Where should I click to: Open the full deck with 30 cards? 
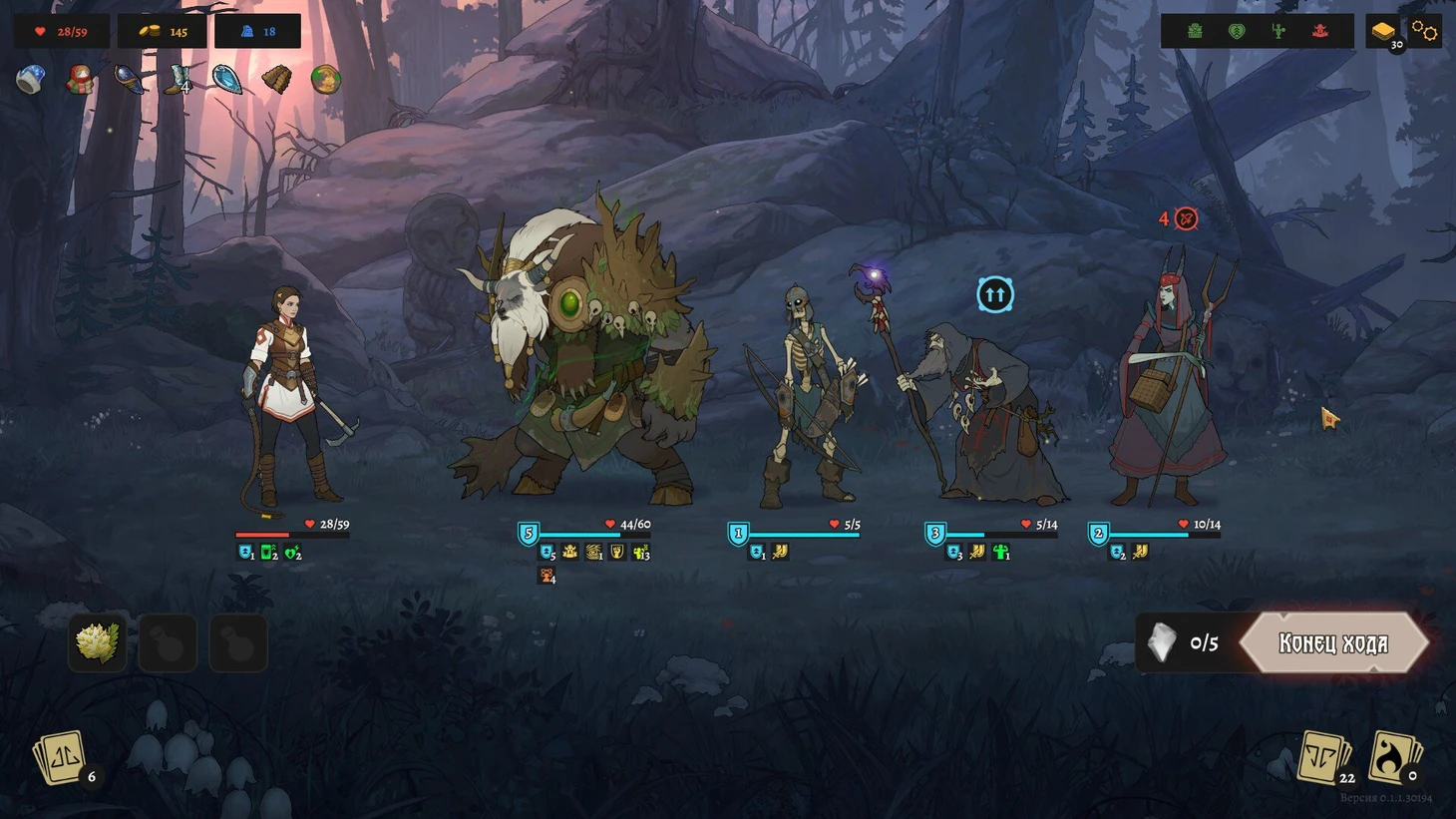point(1384,32)
